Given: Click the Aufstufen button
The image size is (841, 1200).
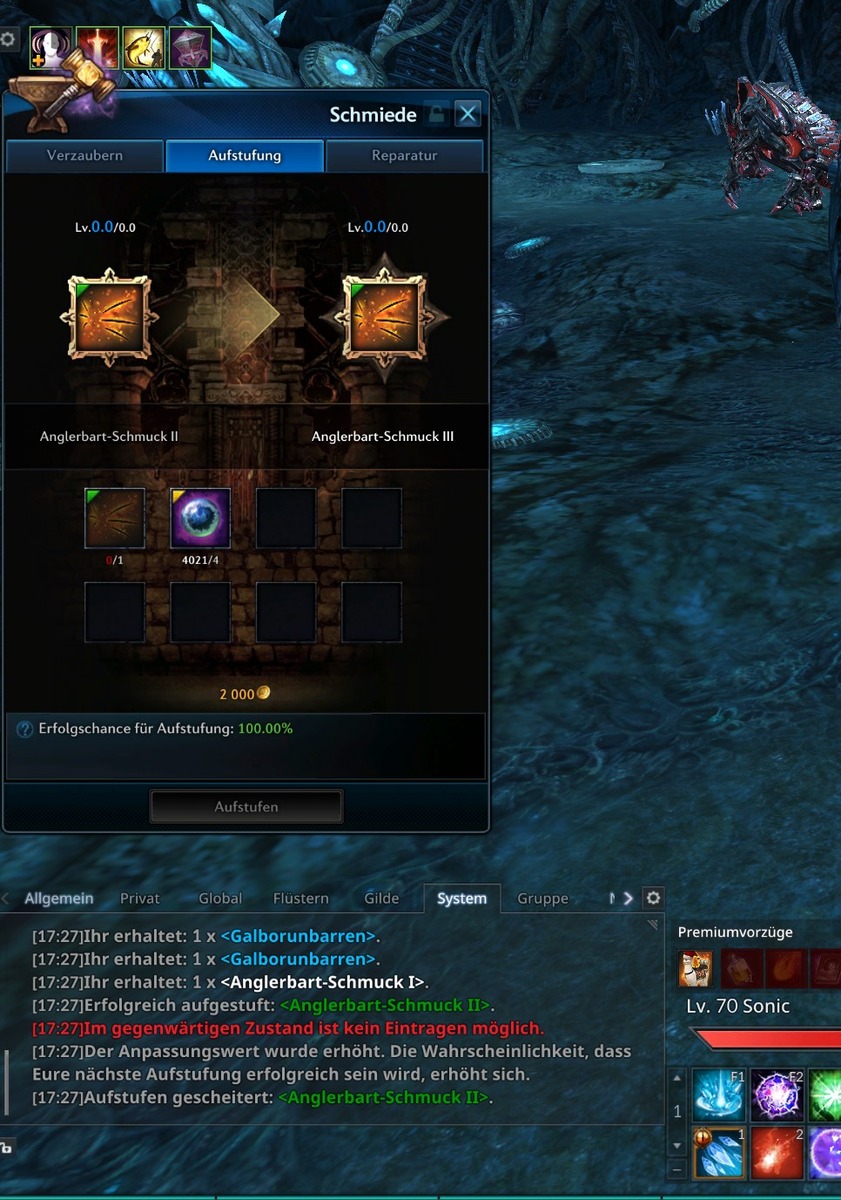Looking at the screenshot, I should coord(246,806).
